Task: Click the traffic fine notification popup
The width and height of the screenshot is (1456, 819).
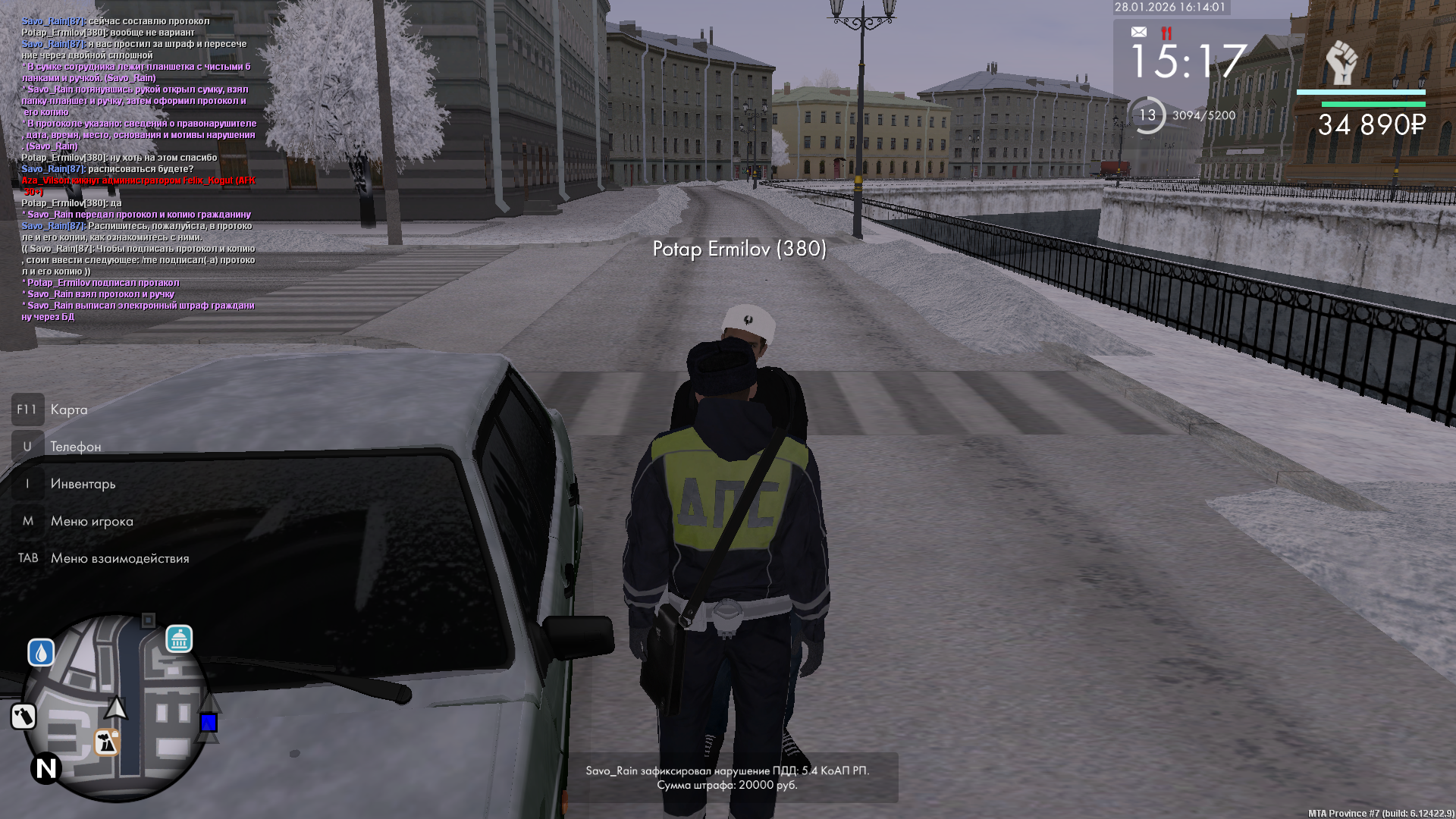Action: click(x=727, y=777)
